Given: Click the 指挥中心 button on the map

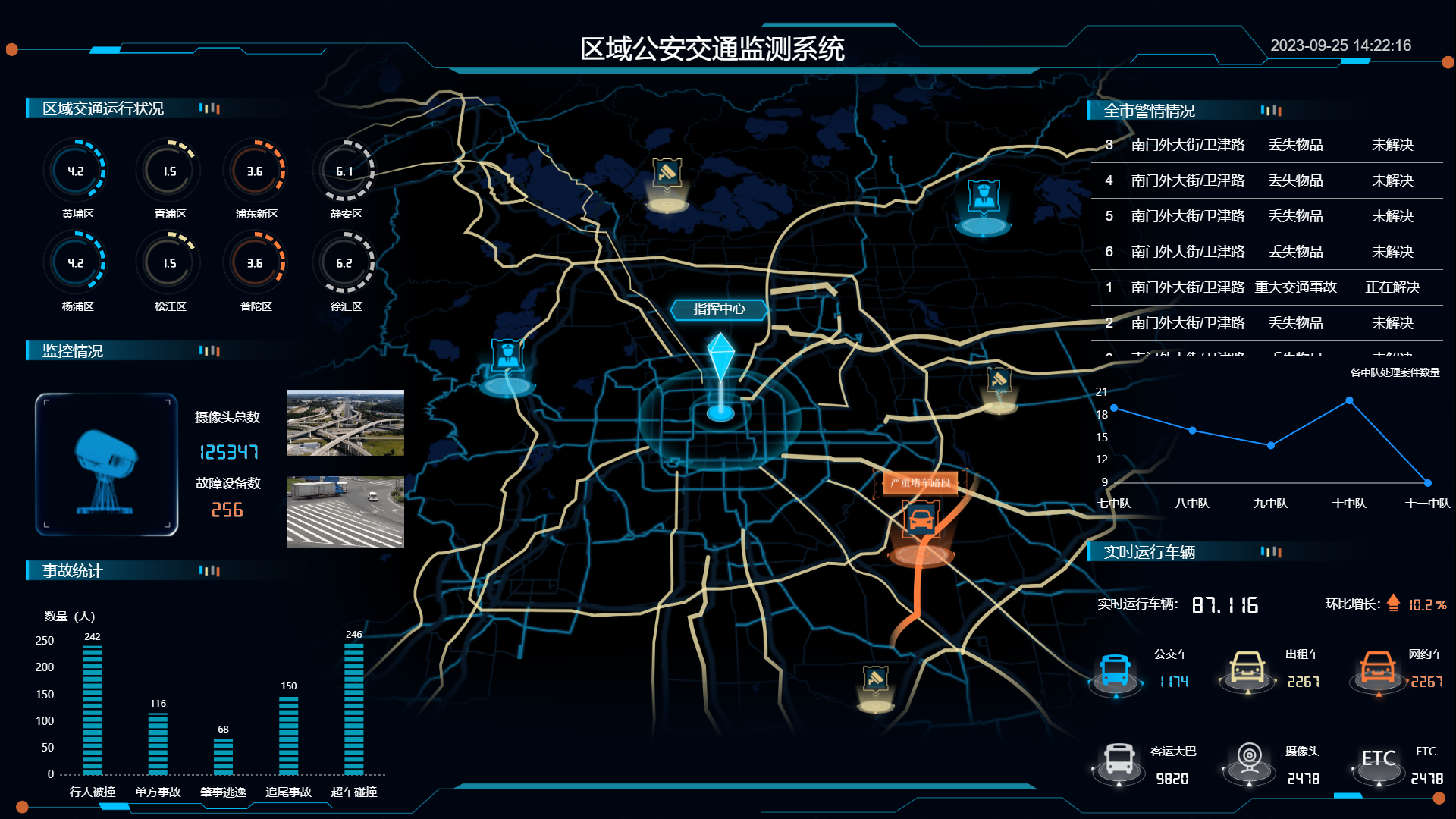Looking at the screenshot, I should click(x=718, y=309).
